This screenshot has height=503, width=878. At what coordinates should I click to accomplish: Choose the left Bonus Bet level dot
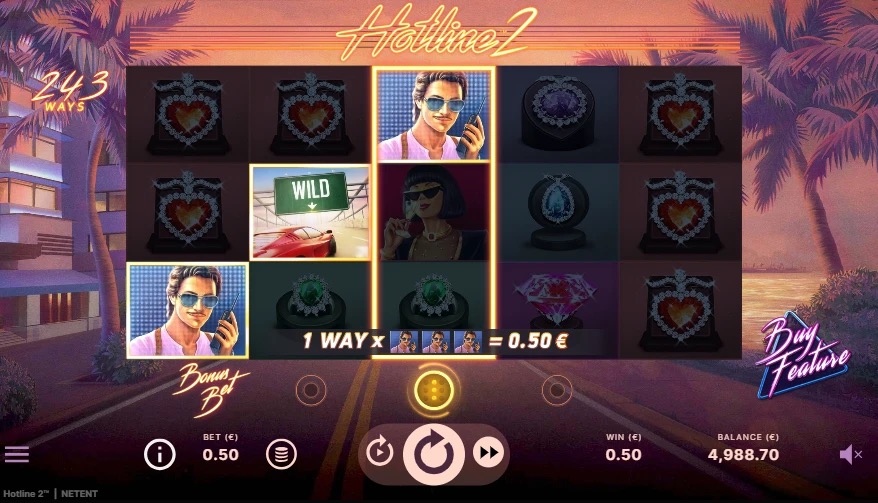pyautogui.click(x=311, y=389)
